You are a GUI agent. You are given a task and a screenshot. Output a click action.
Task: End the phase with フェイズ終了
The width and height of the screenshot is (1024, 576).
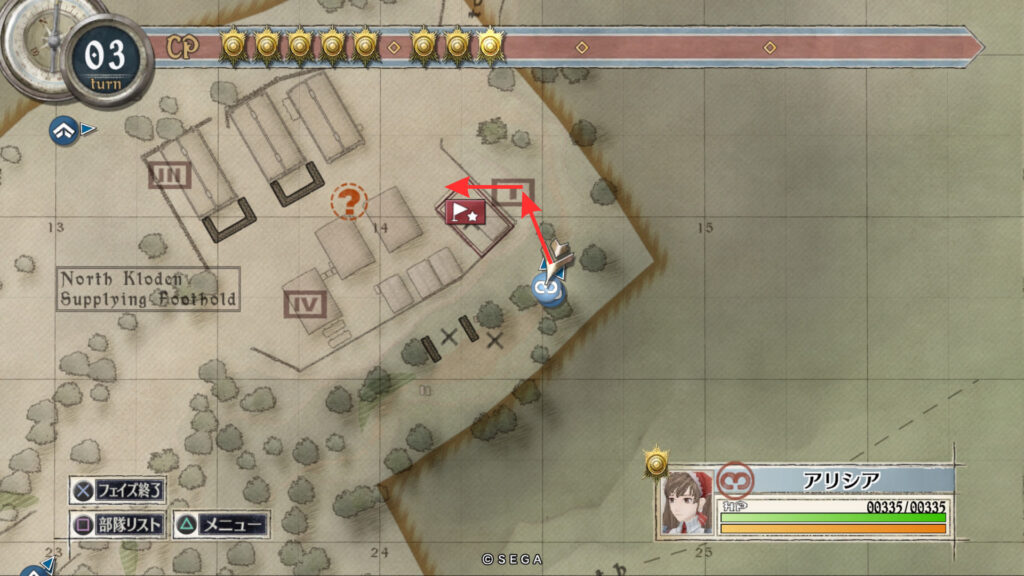coord(118,491)
